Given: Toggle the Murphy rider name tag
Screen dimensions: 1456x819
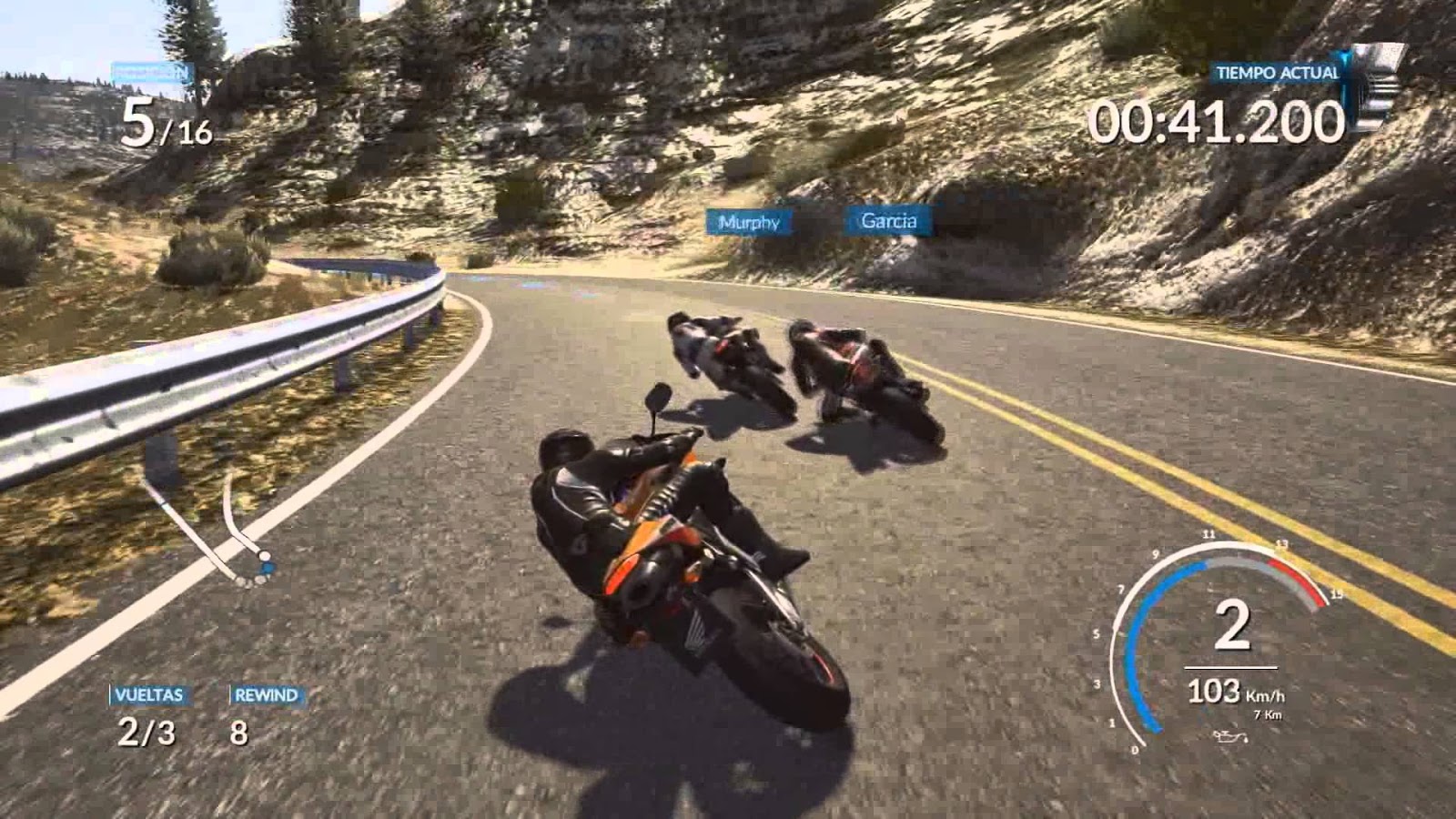Looking at the screenshot, I should (748, 219).
